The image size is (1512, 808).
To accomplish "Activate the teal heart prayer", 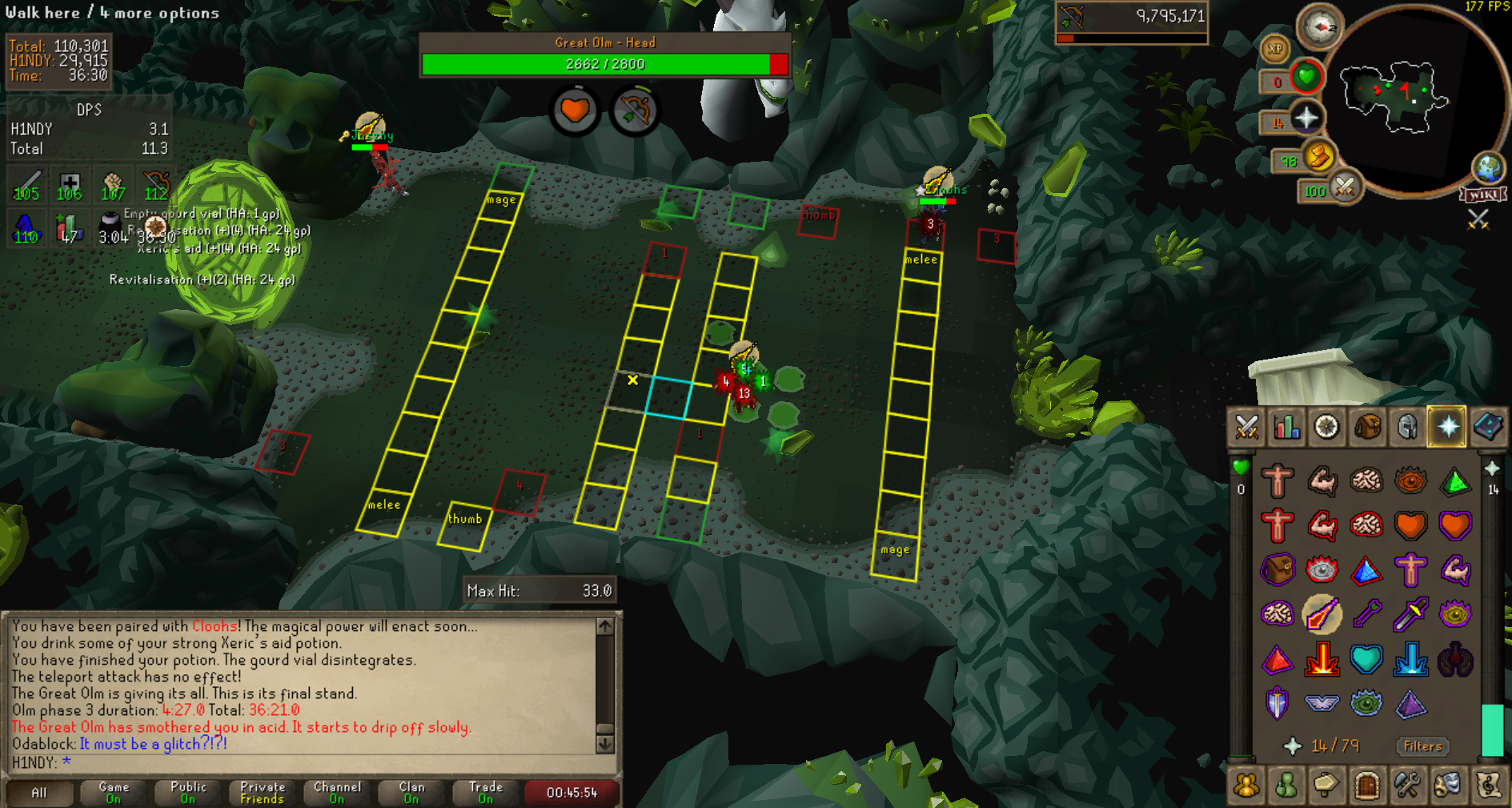I will (x=1366, y=660).
